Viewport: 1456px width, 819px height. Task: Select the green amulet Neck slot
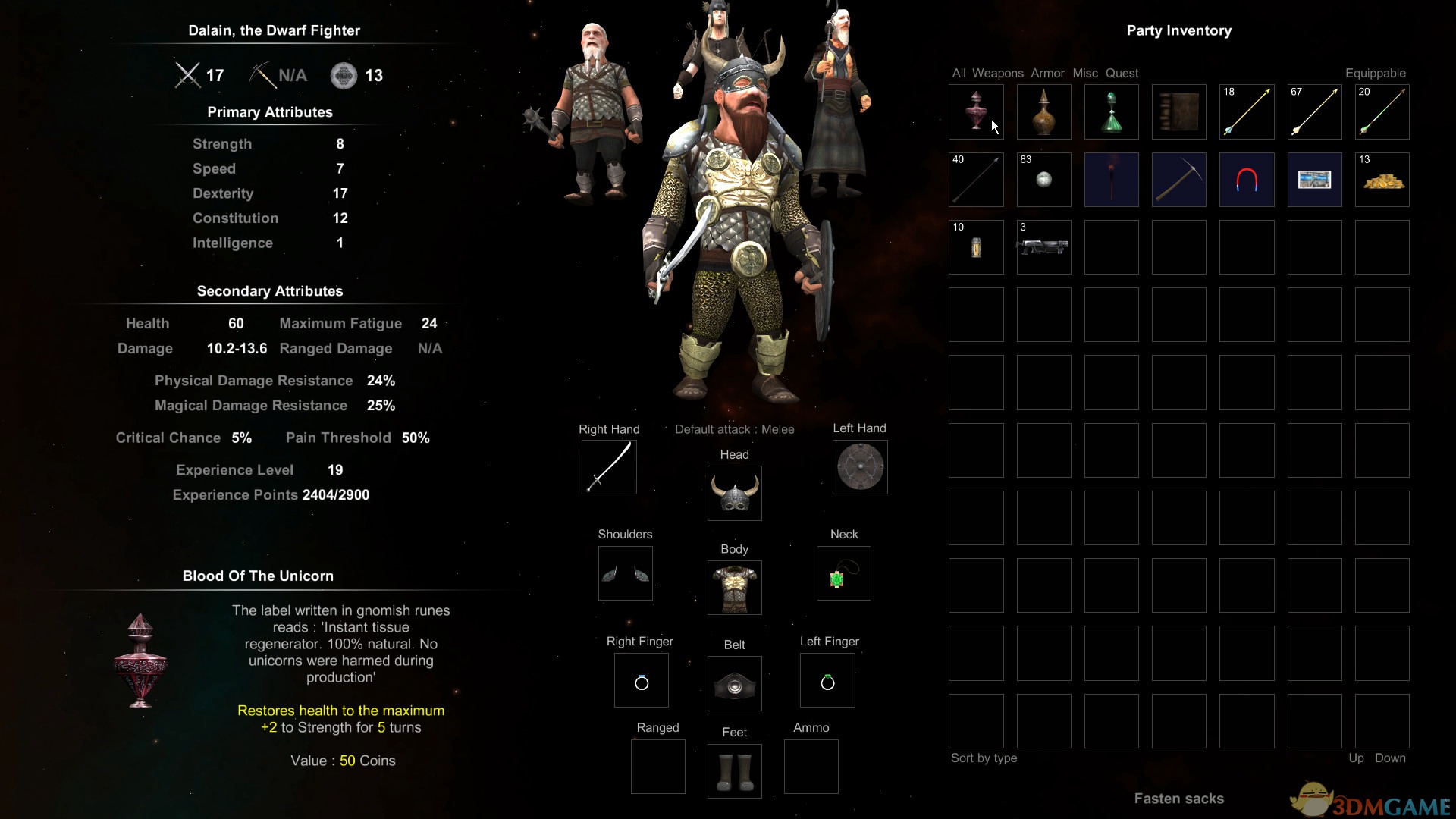tap(843, 573)
